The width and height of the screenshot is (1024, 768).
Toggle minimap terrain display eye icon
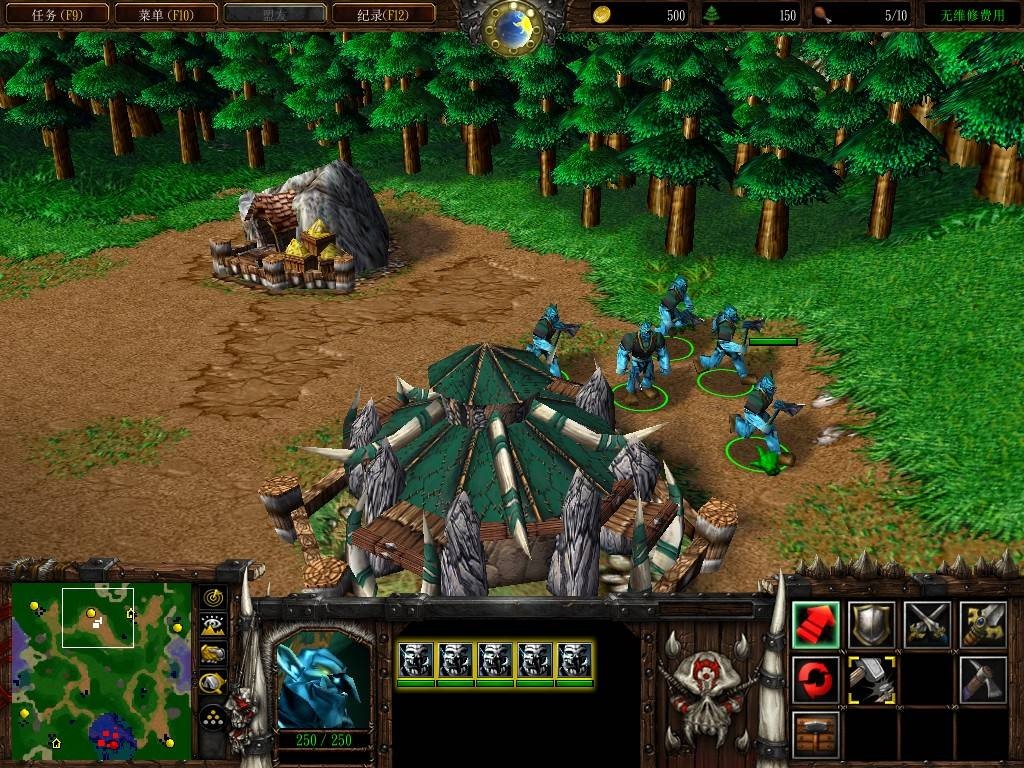[x=212, y=626]
